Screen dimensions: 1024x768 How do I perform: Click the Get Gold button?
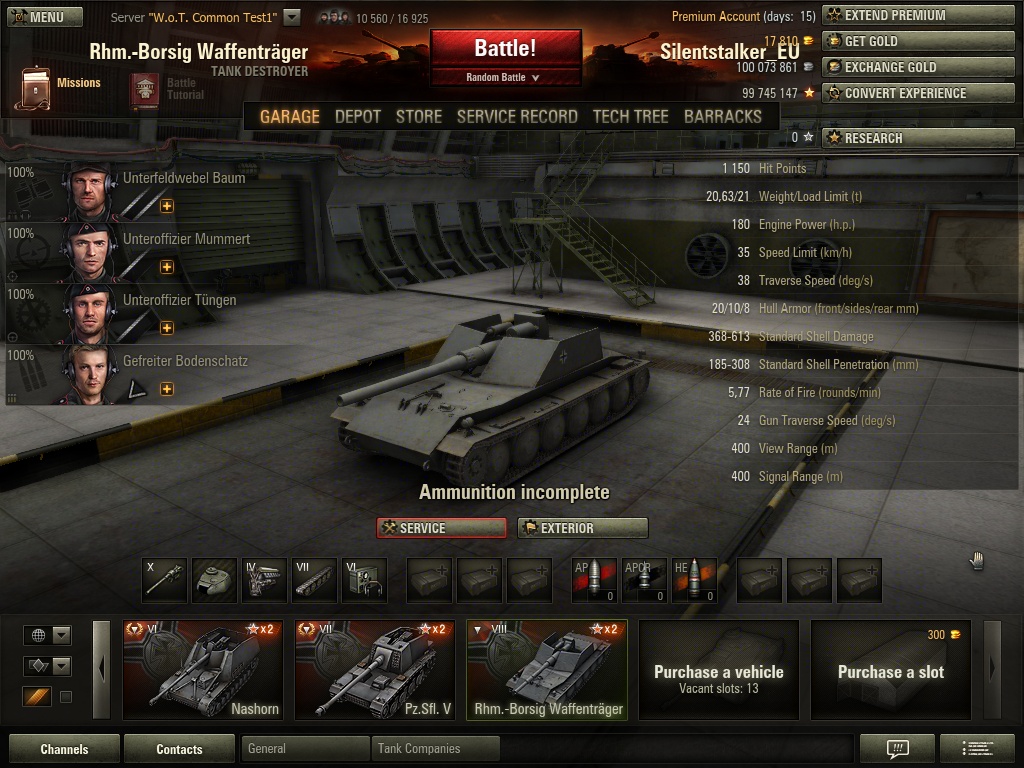(x=918, y=41)
